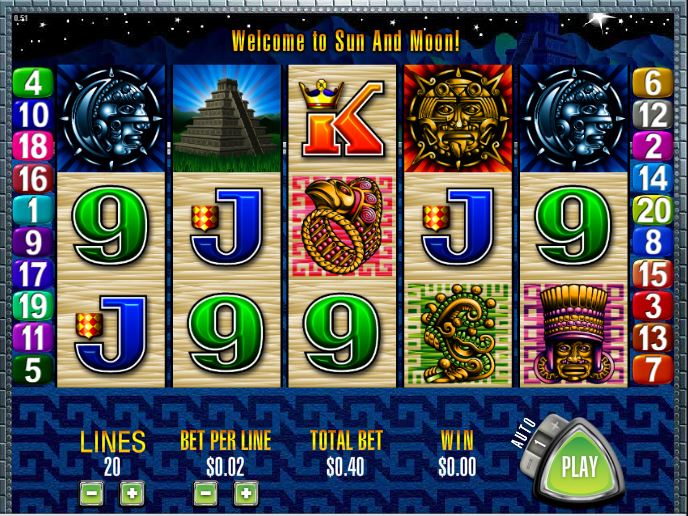
Task: Select payline 5 marker
Action: coord(33,370)
